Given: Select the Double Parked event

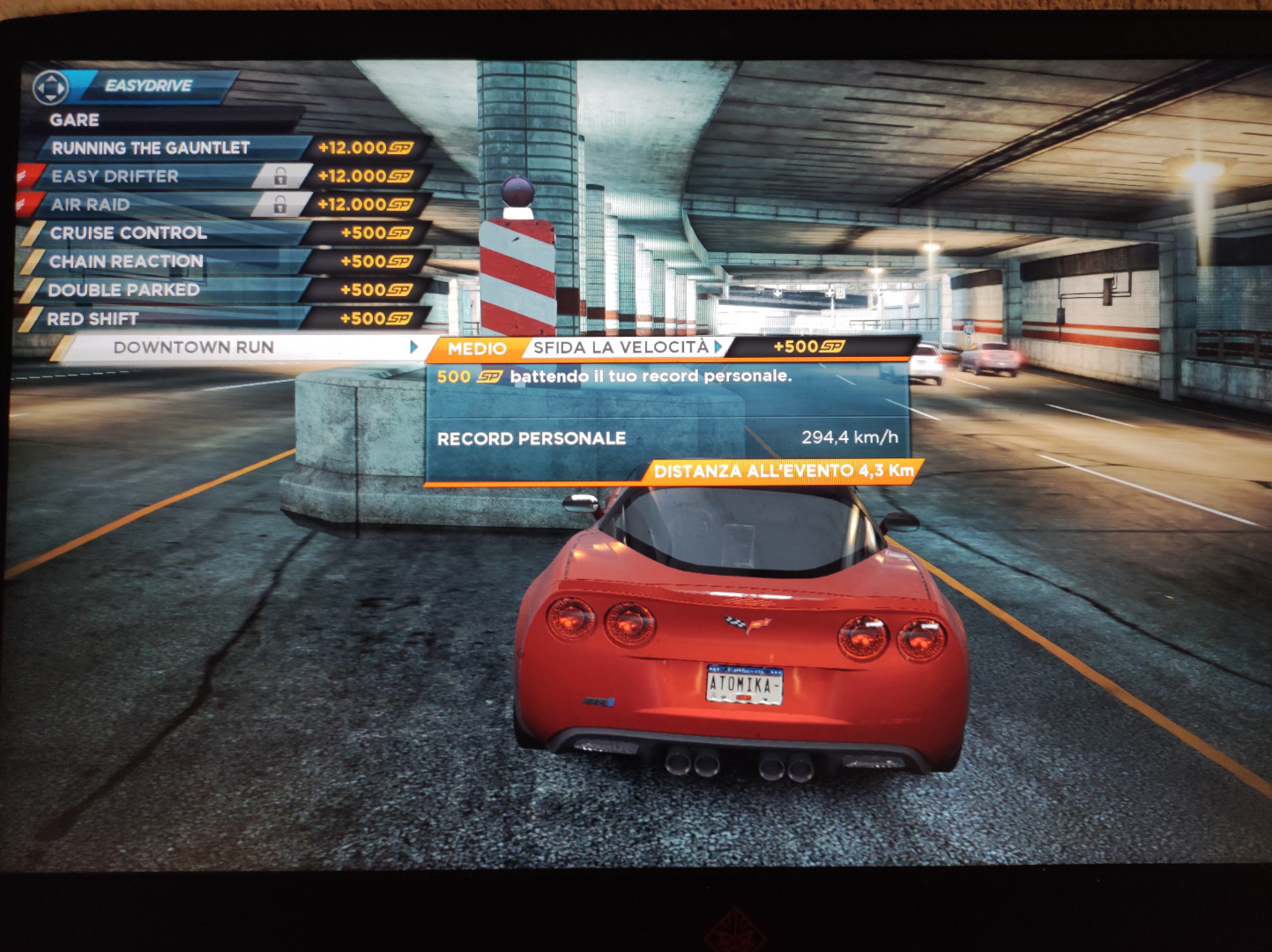Looking at the screenshot, I should point(123,290).
